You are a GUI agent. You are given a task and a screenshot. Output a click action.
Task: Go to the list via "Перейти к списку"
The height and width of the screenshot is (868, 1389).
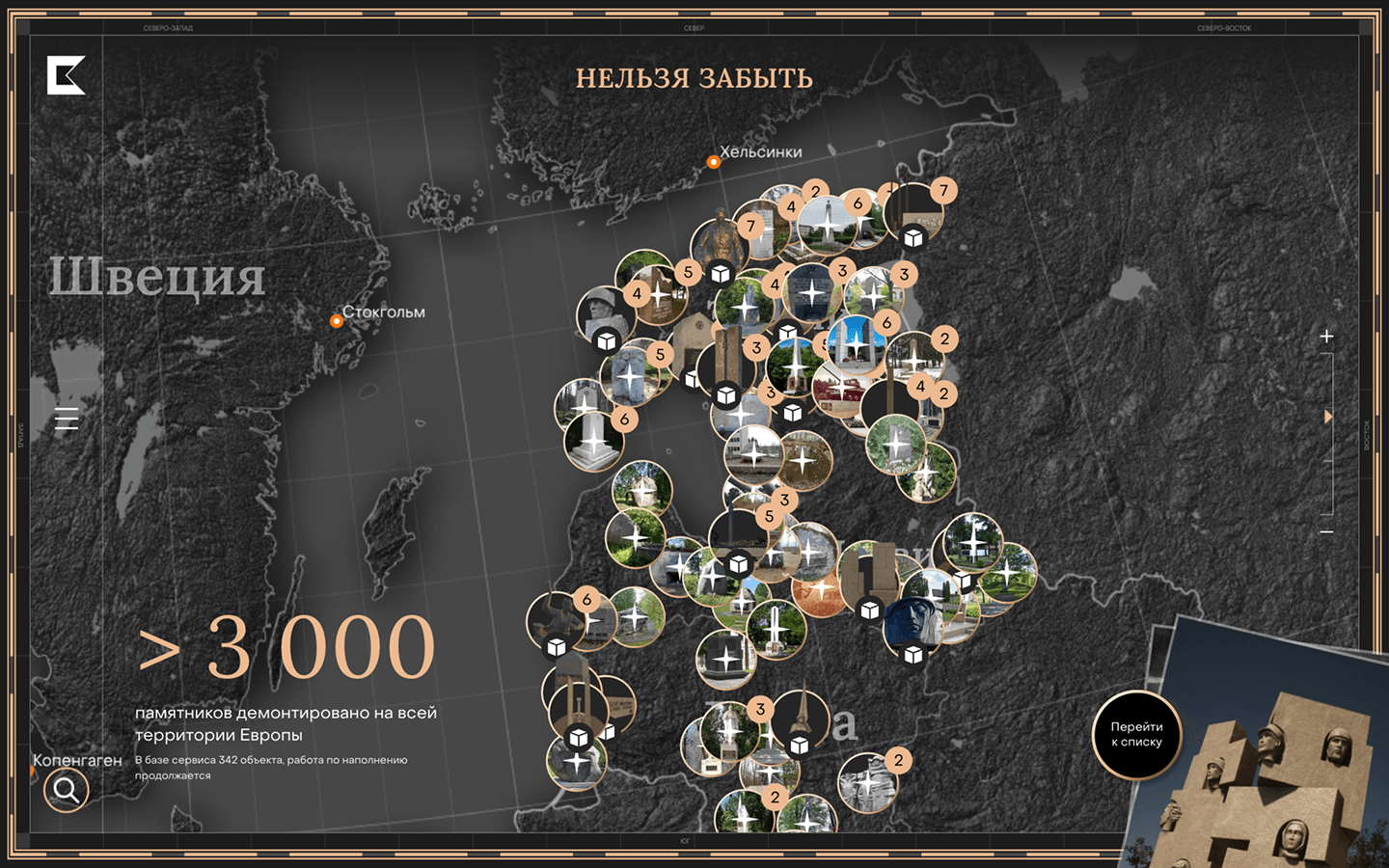pos(1136,735)
